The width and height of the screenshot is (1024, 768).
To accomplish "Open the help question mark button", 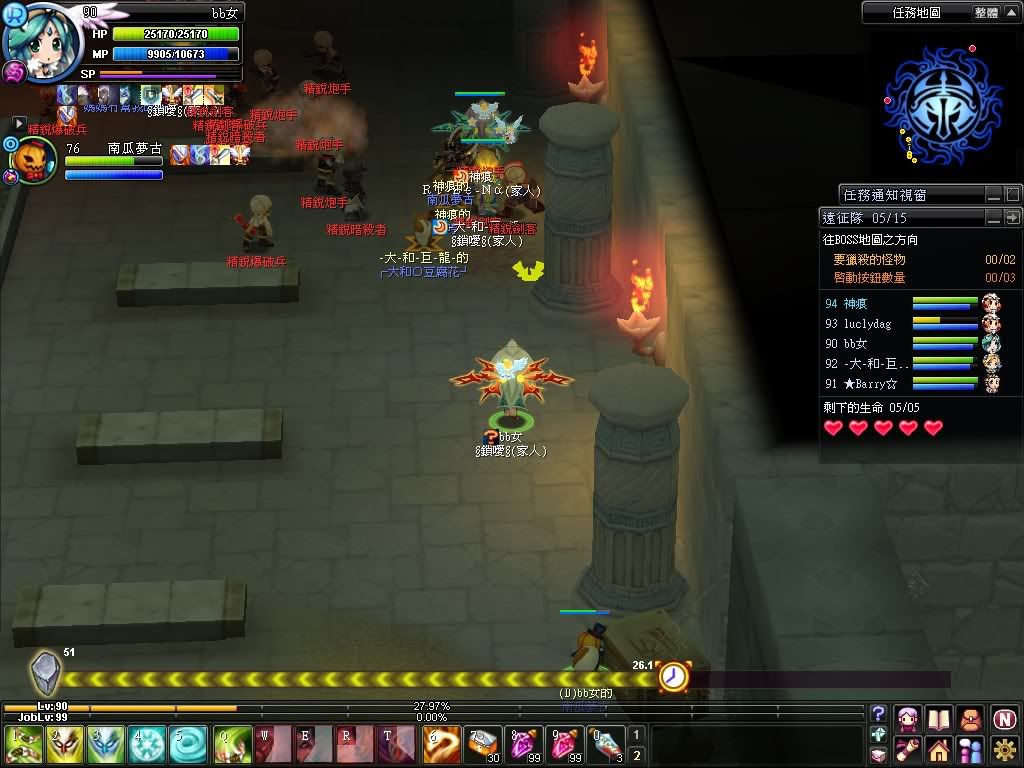I will [x=879, y=714].
